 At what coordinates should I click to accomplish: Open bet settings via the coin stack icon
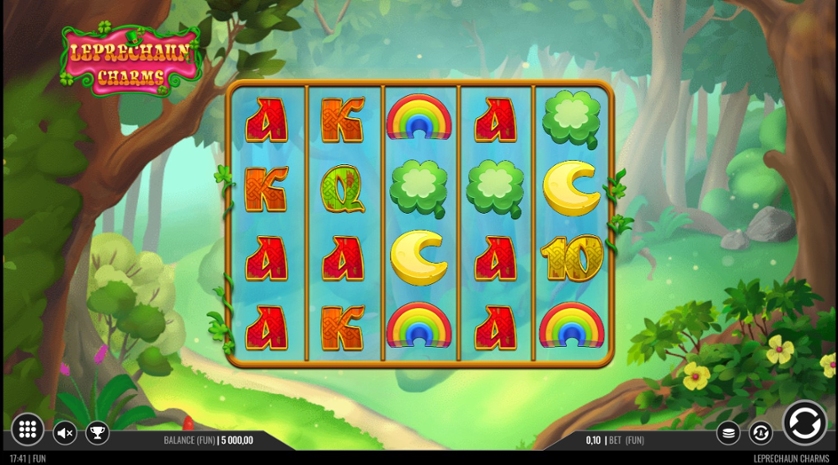pos(728,433)
